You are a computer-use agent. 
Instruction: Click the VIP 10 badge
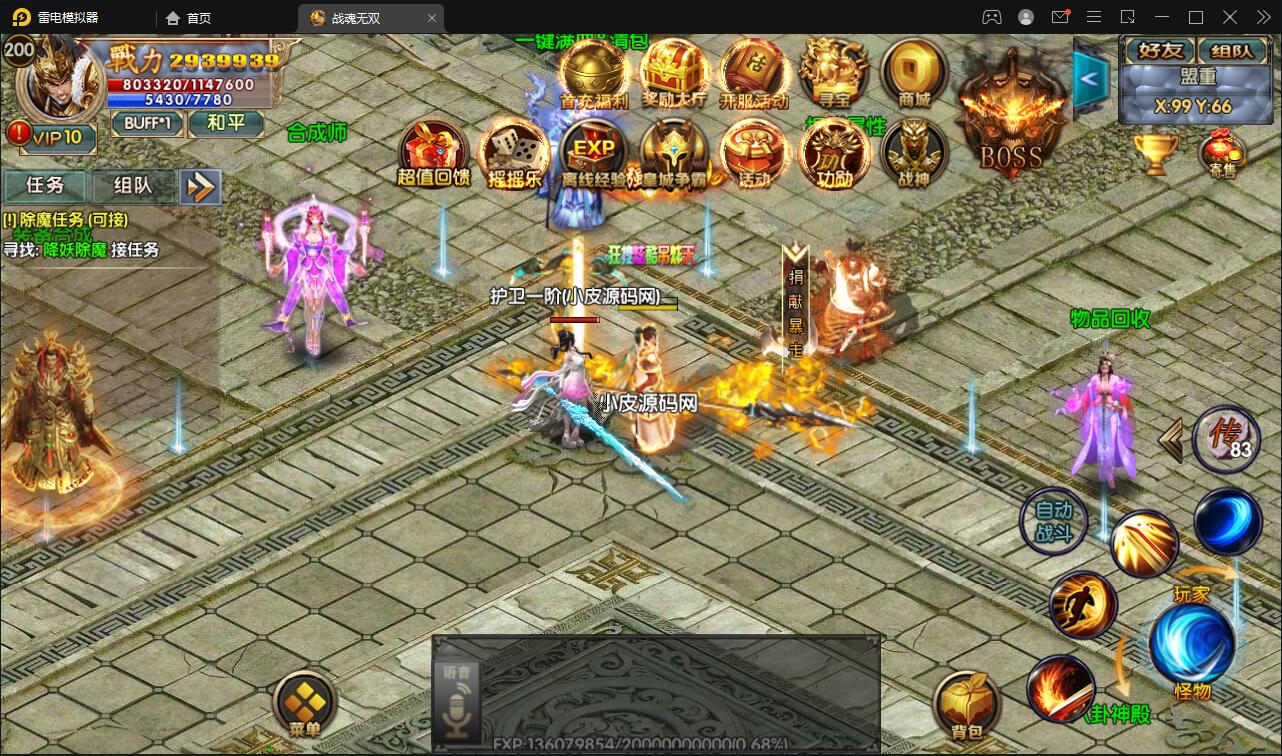[x=52, y=137]
